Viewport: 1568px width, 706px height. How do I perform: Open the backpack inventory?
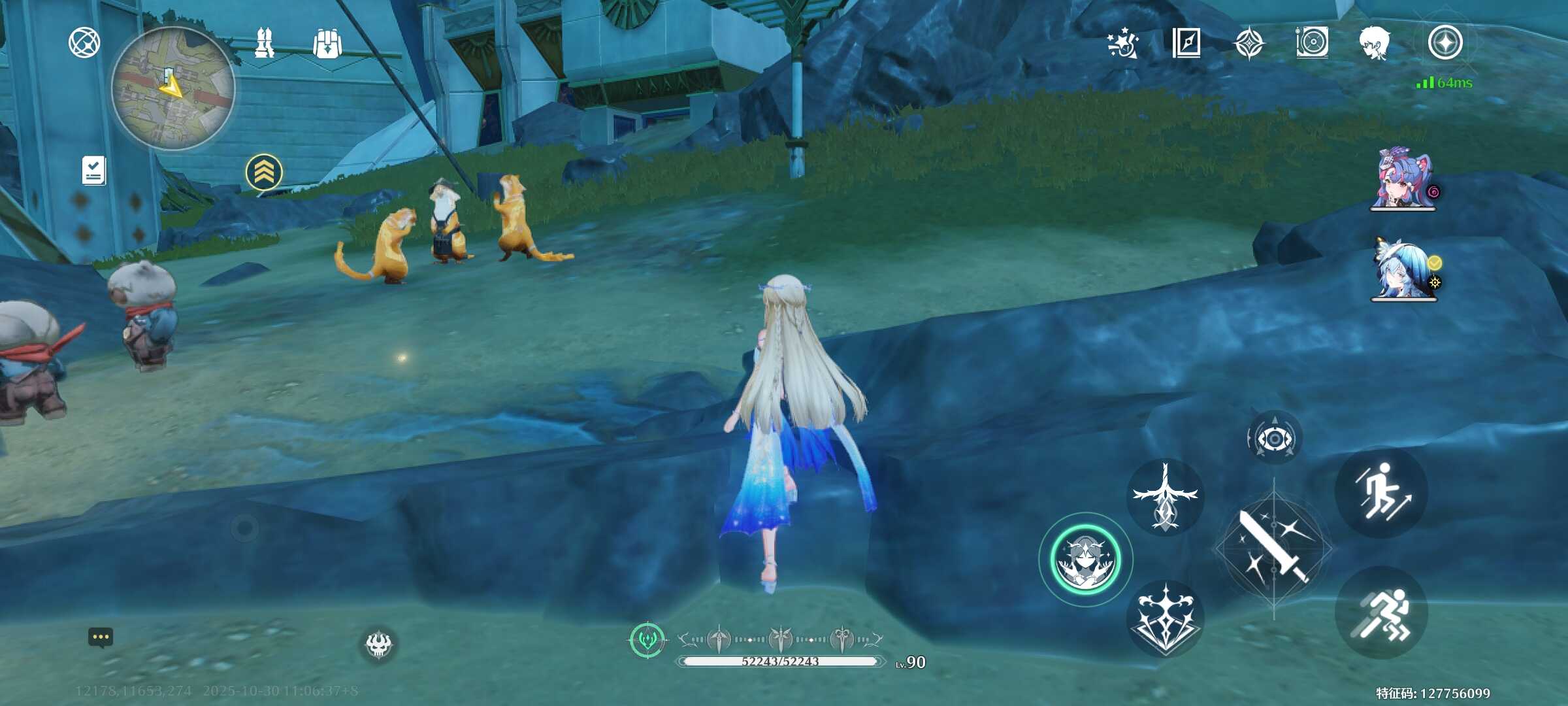pyautogui.click(x=327, y=44)
